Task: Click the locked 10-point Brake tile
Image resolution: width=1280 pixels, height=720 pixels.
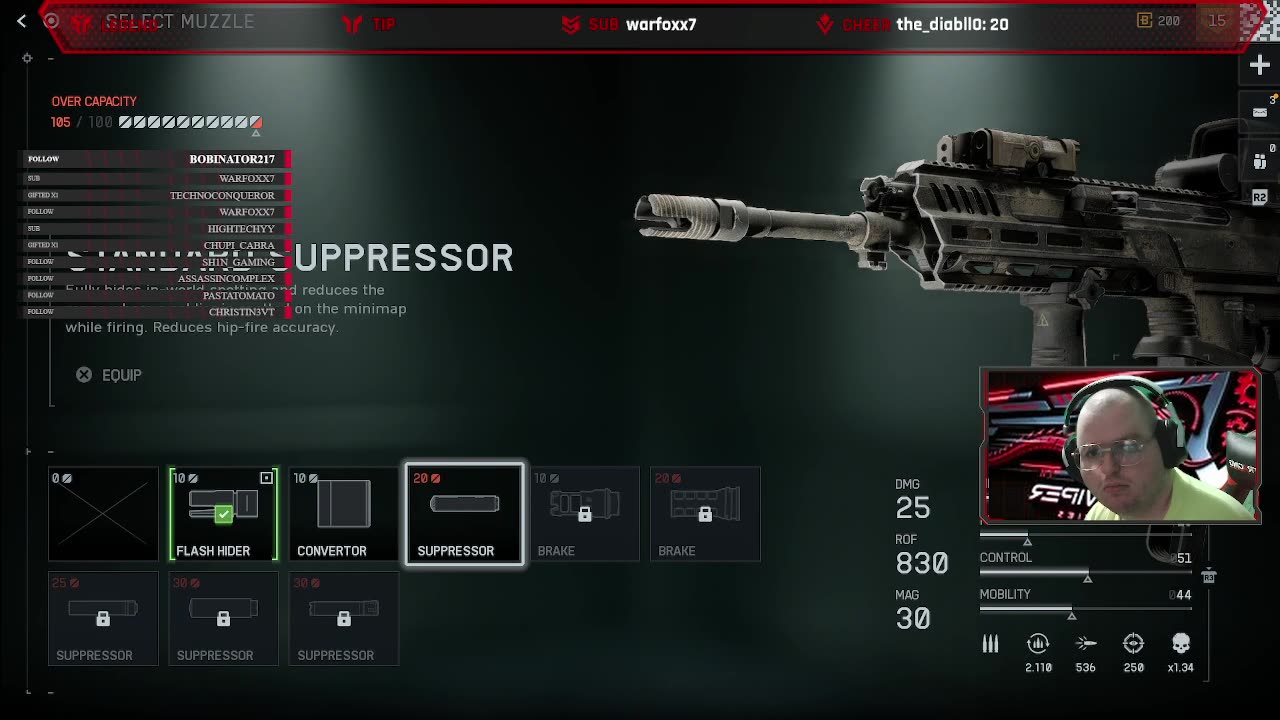Action: [x=585, y=514]
